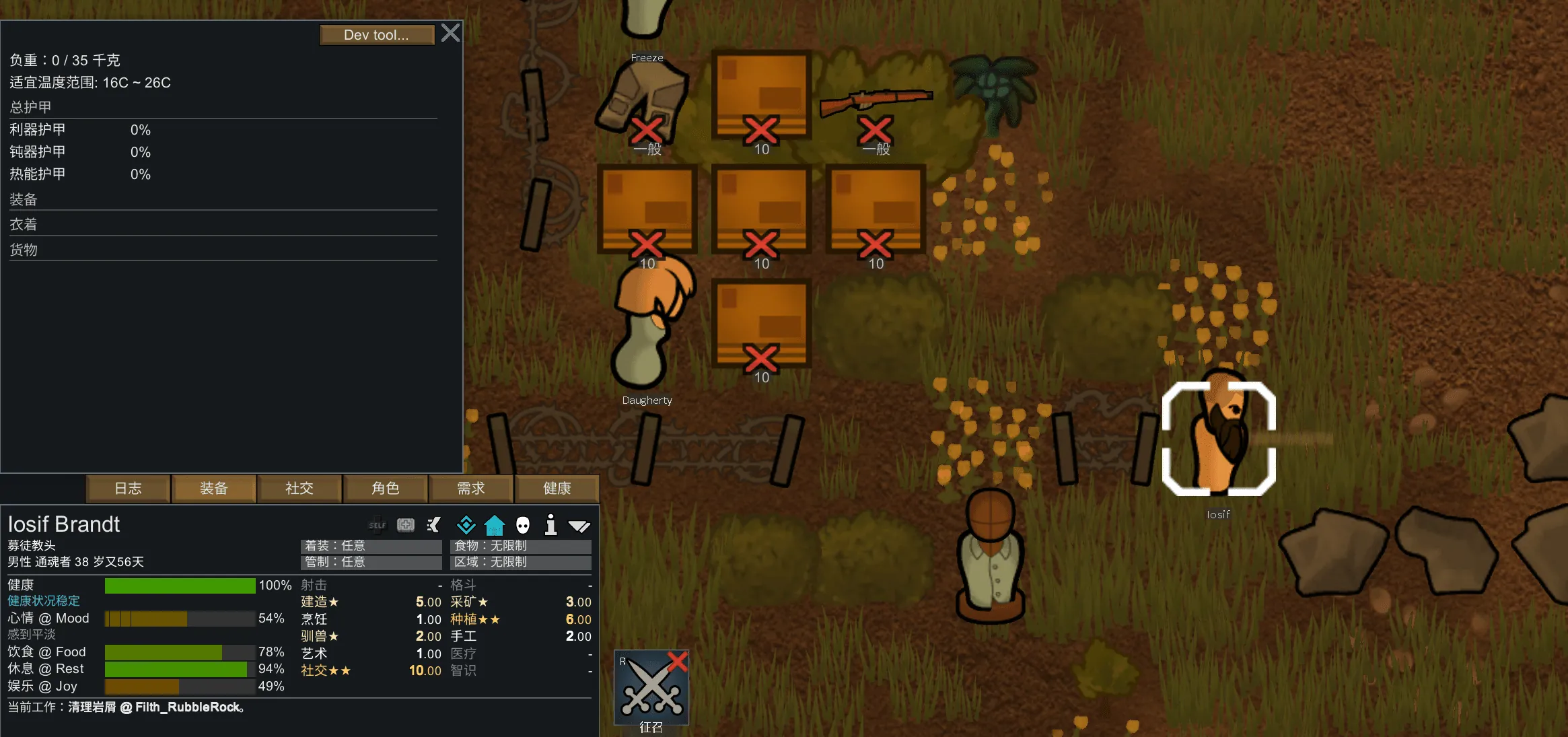Image resolution: width=1568 pixels, height=737 pixels.
Task: Switch to the 日志 (Log) tab
Action: [x=128, y=489]
